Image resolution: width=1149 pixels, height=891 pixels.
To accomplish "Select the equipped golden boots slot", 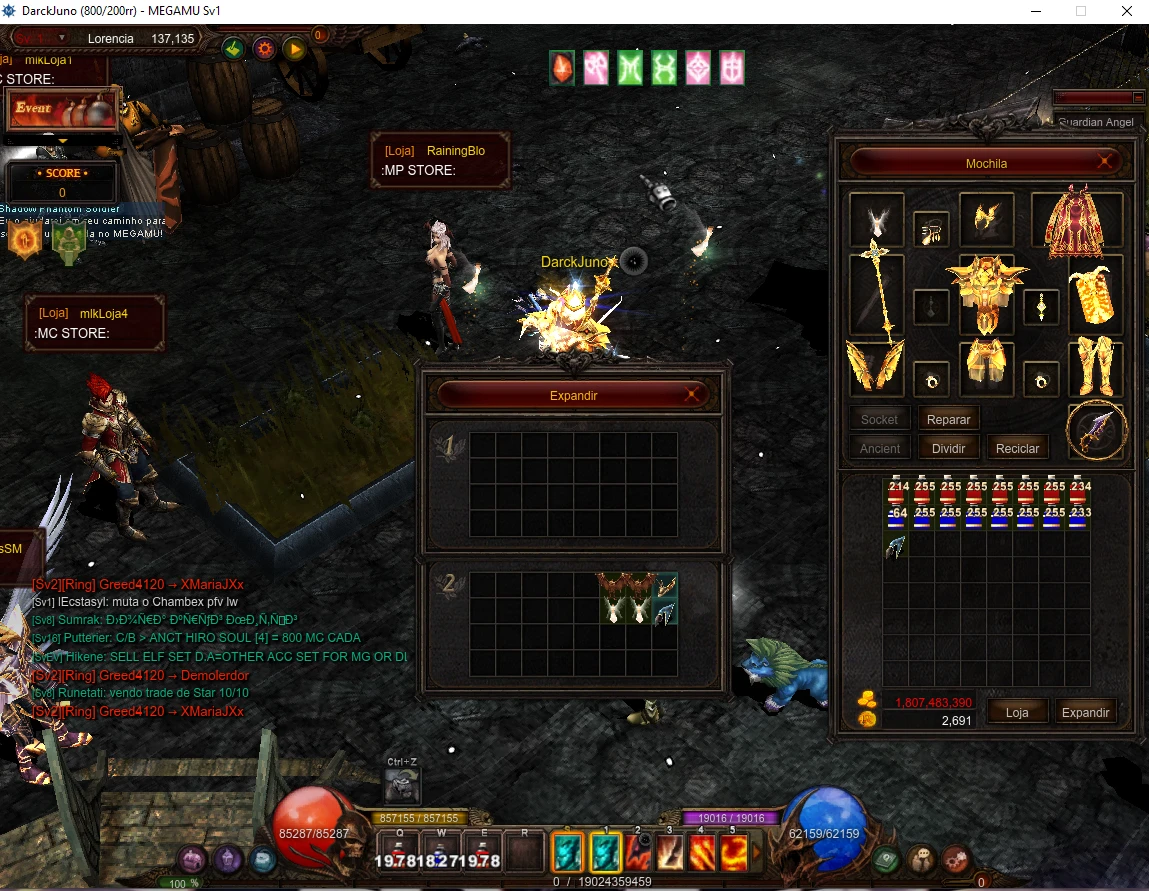I will [1095, 367].
